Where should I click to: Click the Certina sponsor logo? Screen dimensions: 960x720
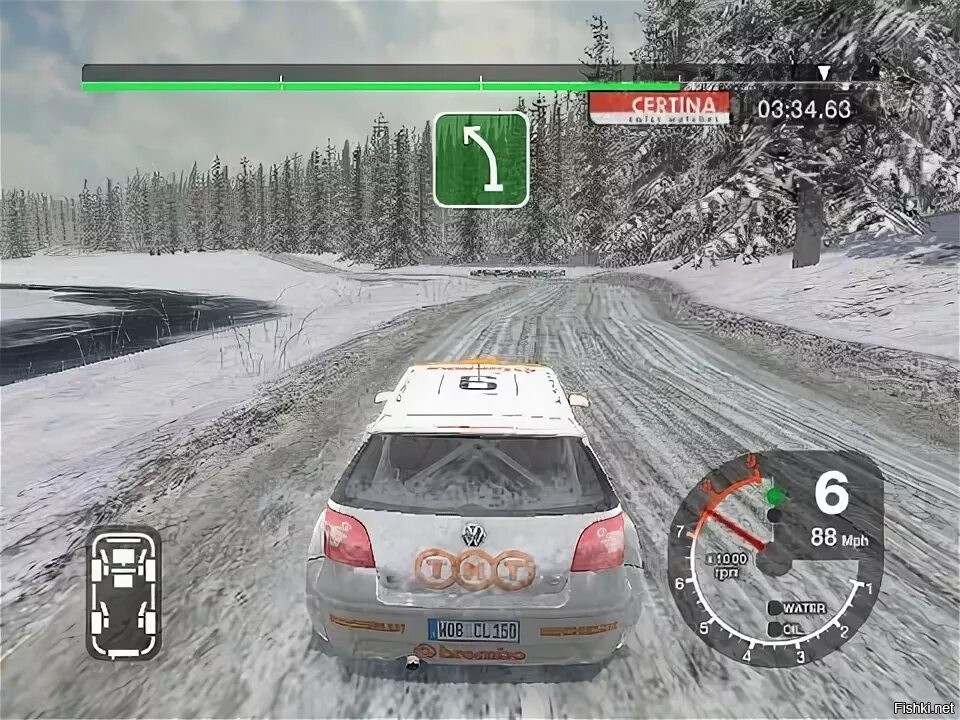[659, 108]
